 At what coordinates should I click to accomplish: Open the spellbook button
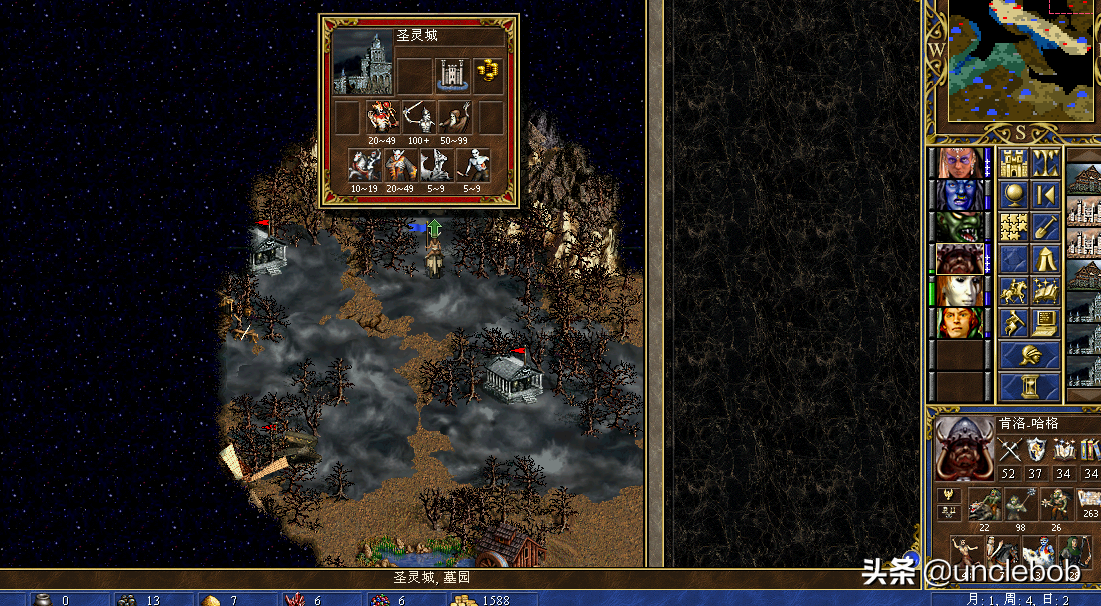pos(1046,291)
